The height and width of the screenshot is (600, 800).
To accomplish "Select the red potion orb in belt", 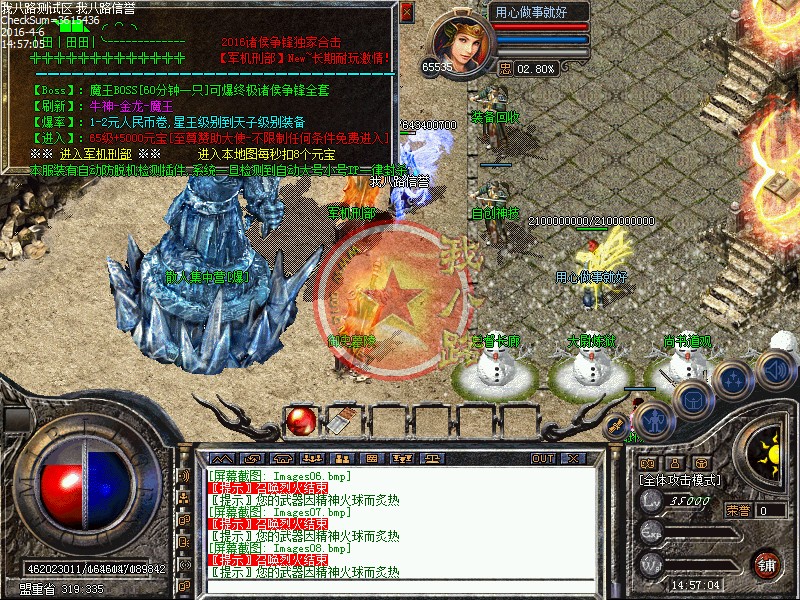I will tap(300, 422).
